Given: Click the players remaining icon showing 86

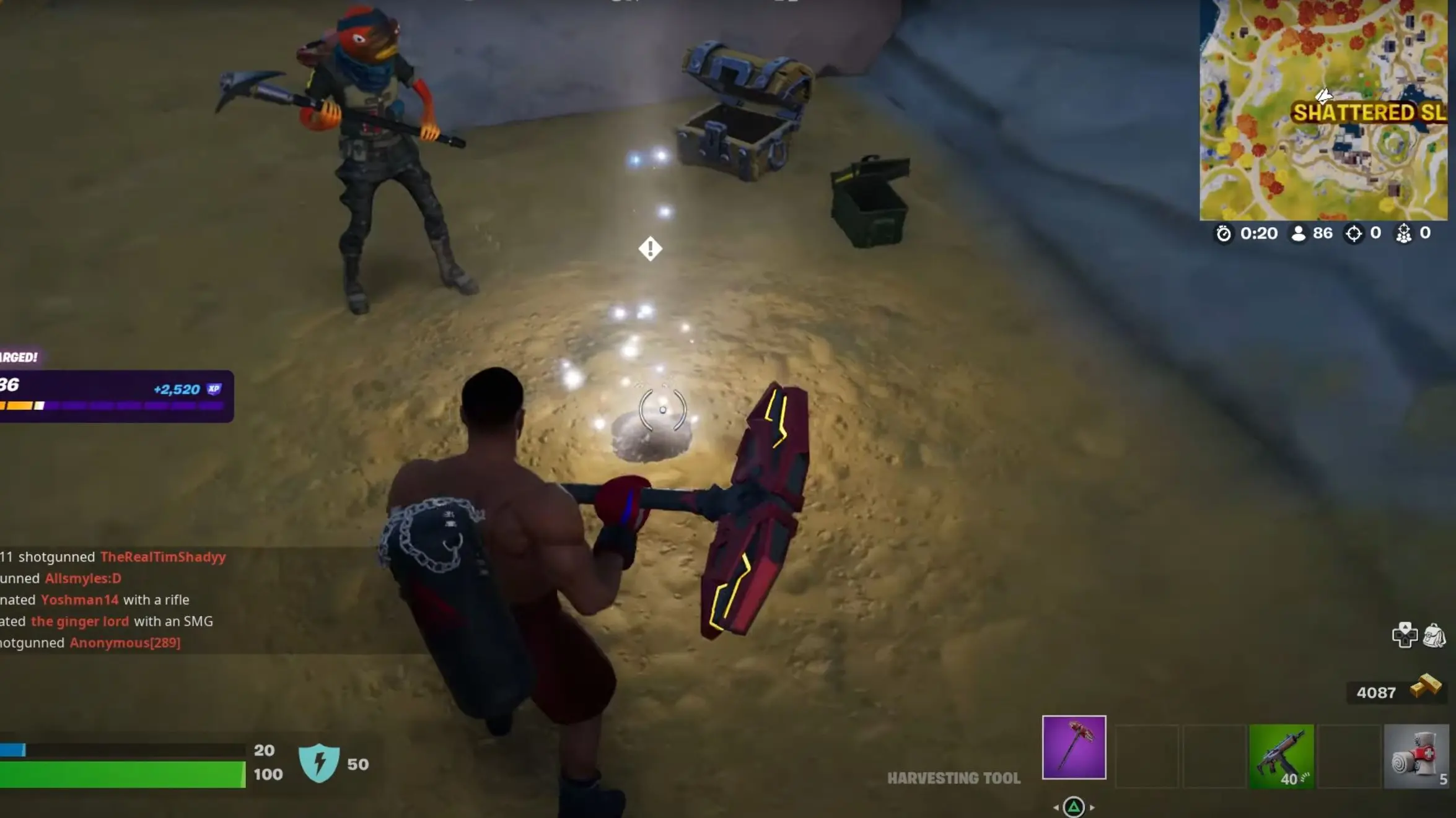Looking at the screenshot, I should click(1299, 233).
